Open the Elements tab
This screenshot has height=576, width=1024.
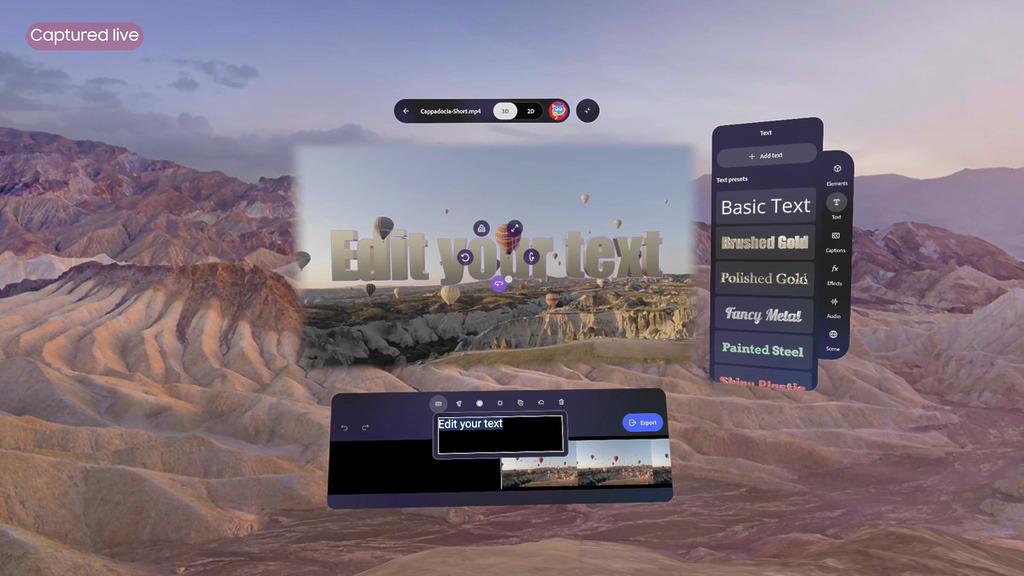tap(837, 174)
